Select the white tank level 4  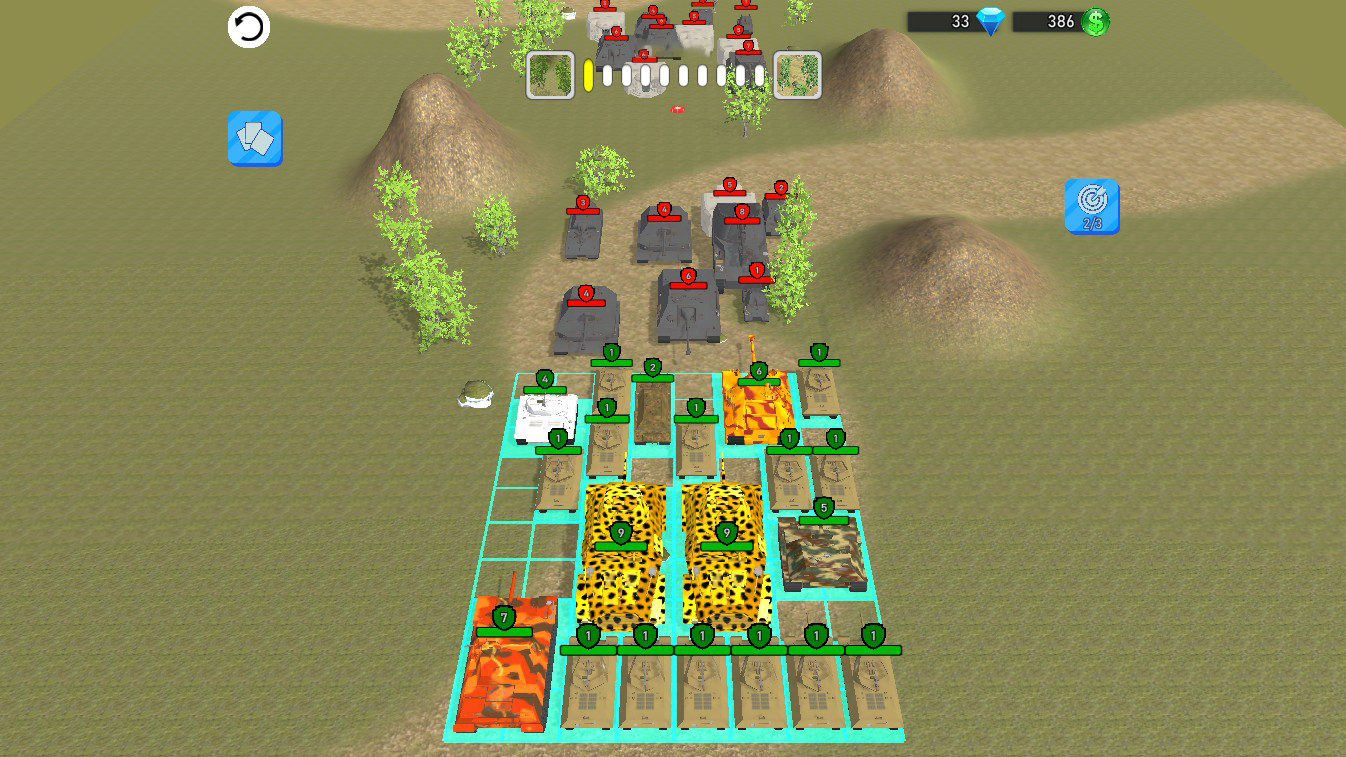tap(542, 415)
